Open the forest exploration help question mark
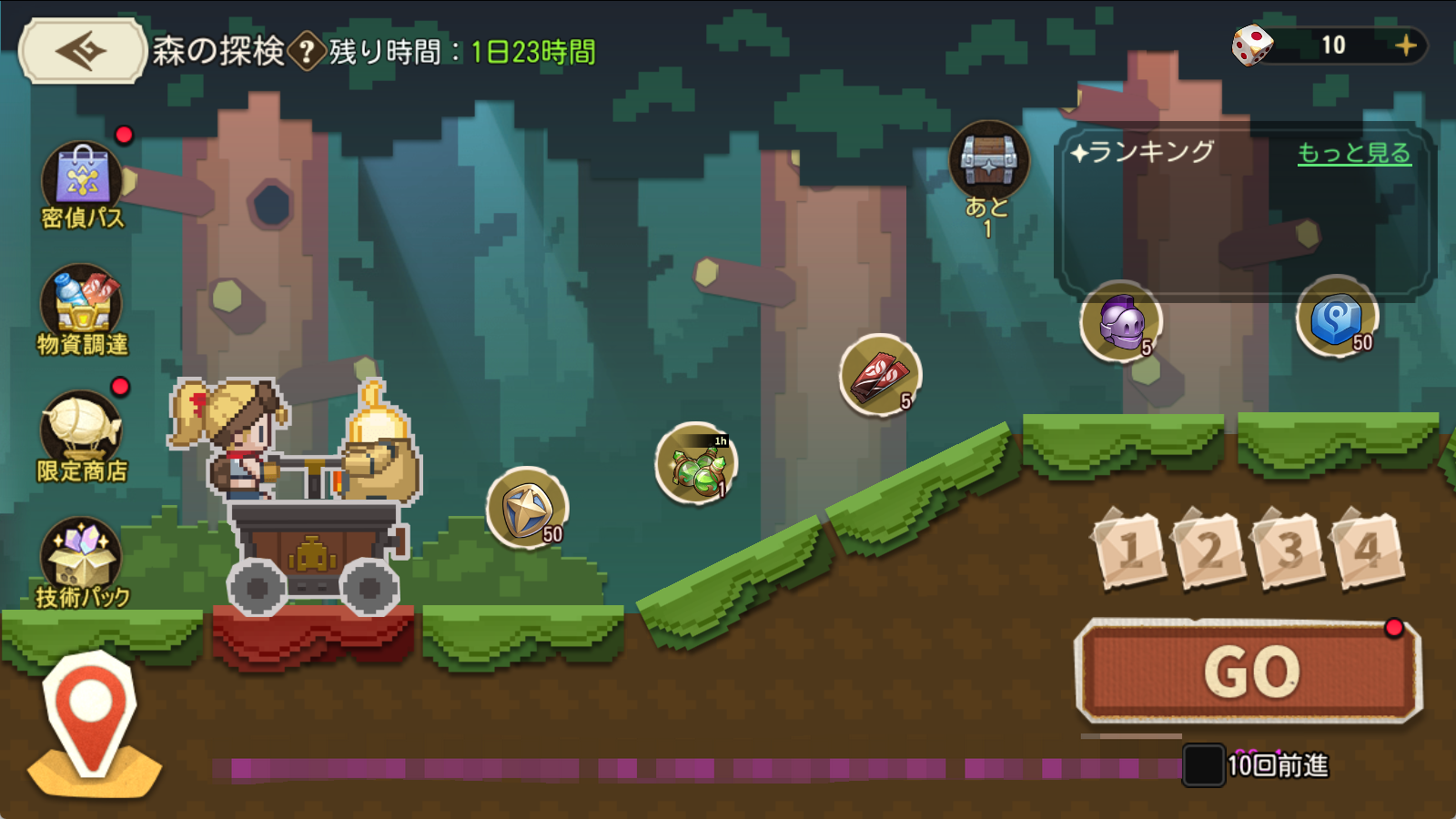Image resolution: width=1456 pixels, height=819 pixels. pyautogui.click(x=308, y=52)
